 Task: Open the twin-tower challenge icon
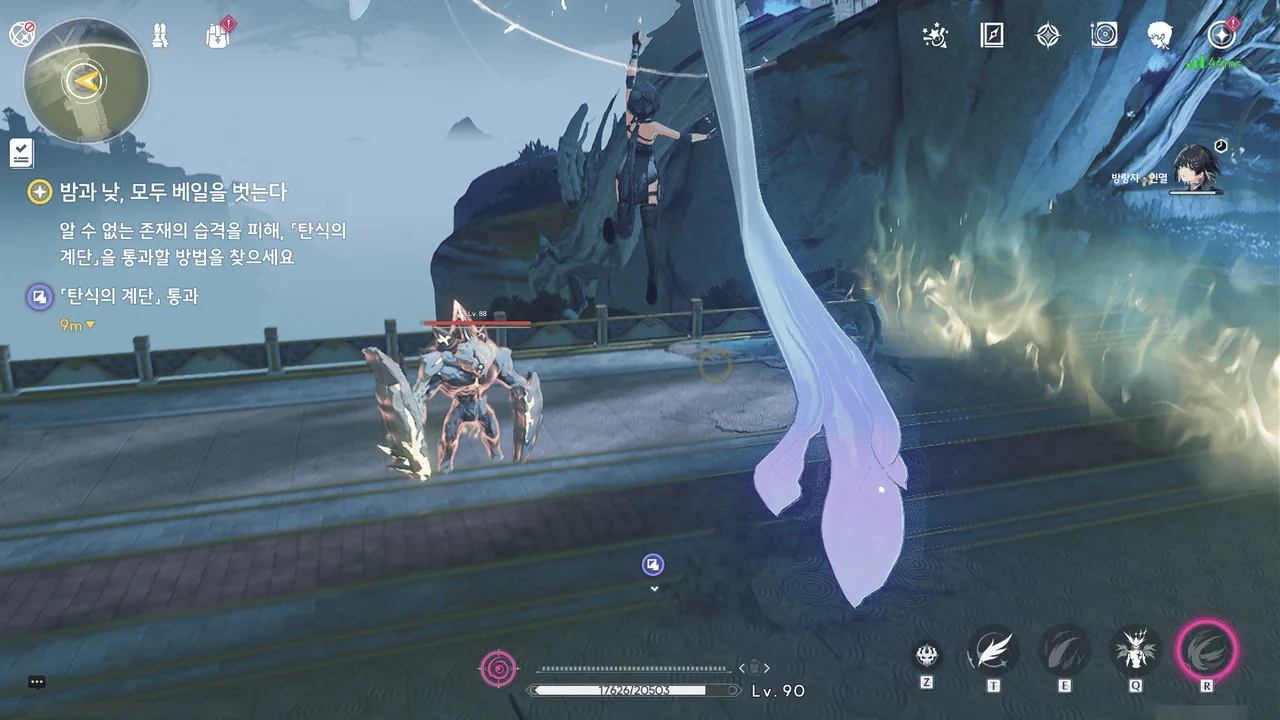(159, 36)
